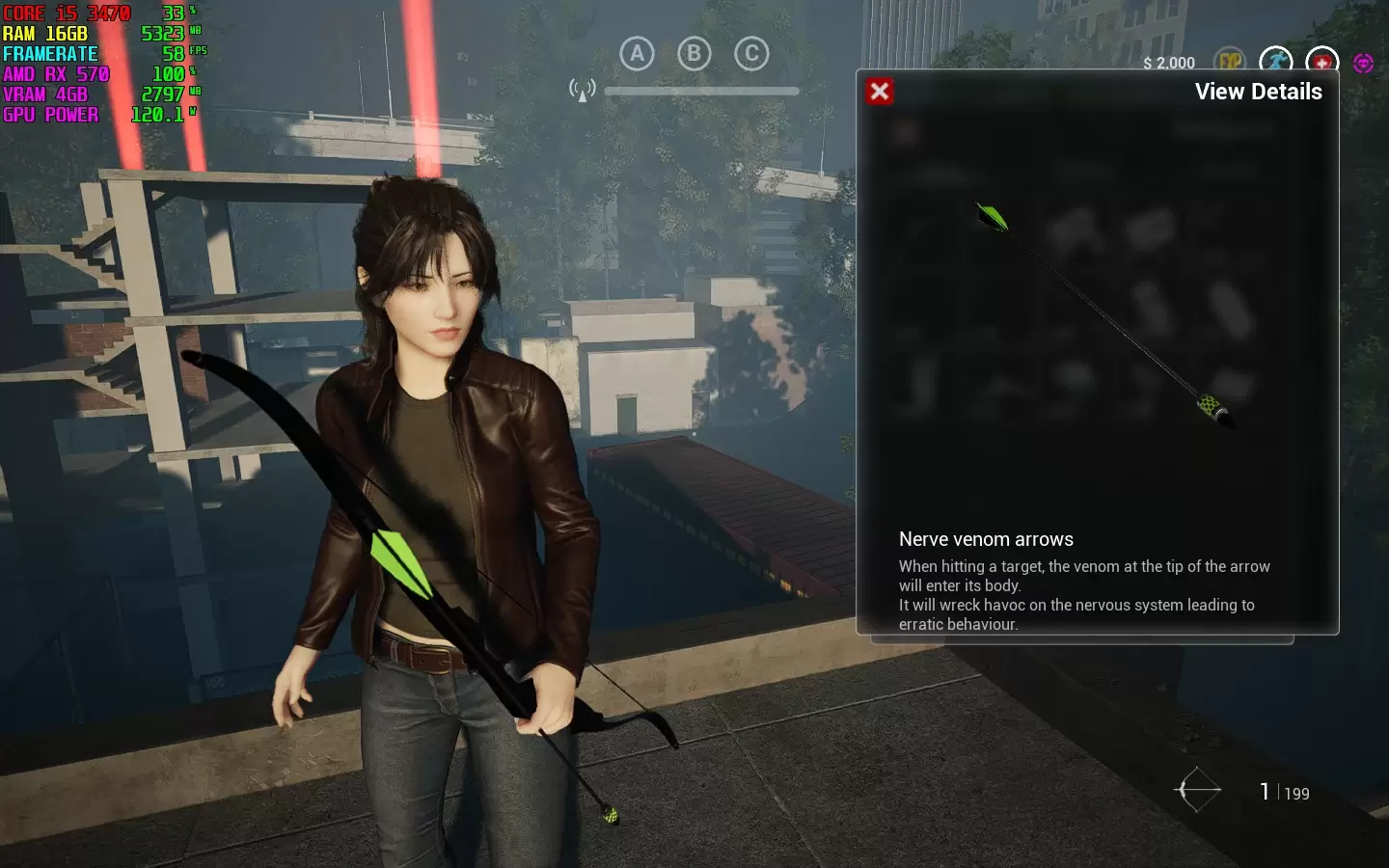Screen dimensions: 1389x868
Task: Choose objective marker C
Action: pos(751,54)
